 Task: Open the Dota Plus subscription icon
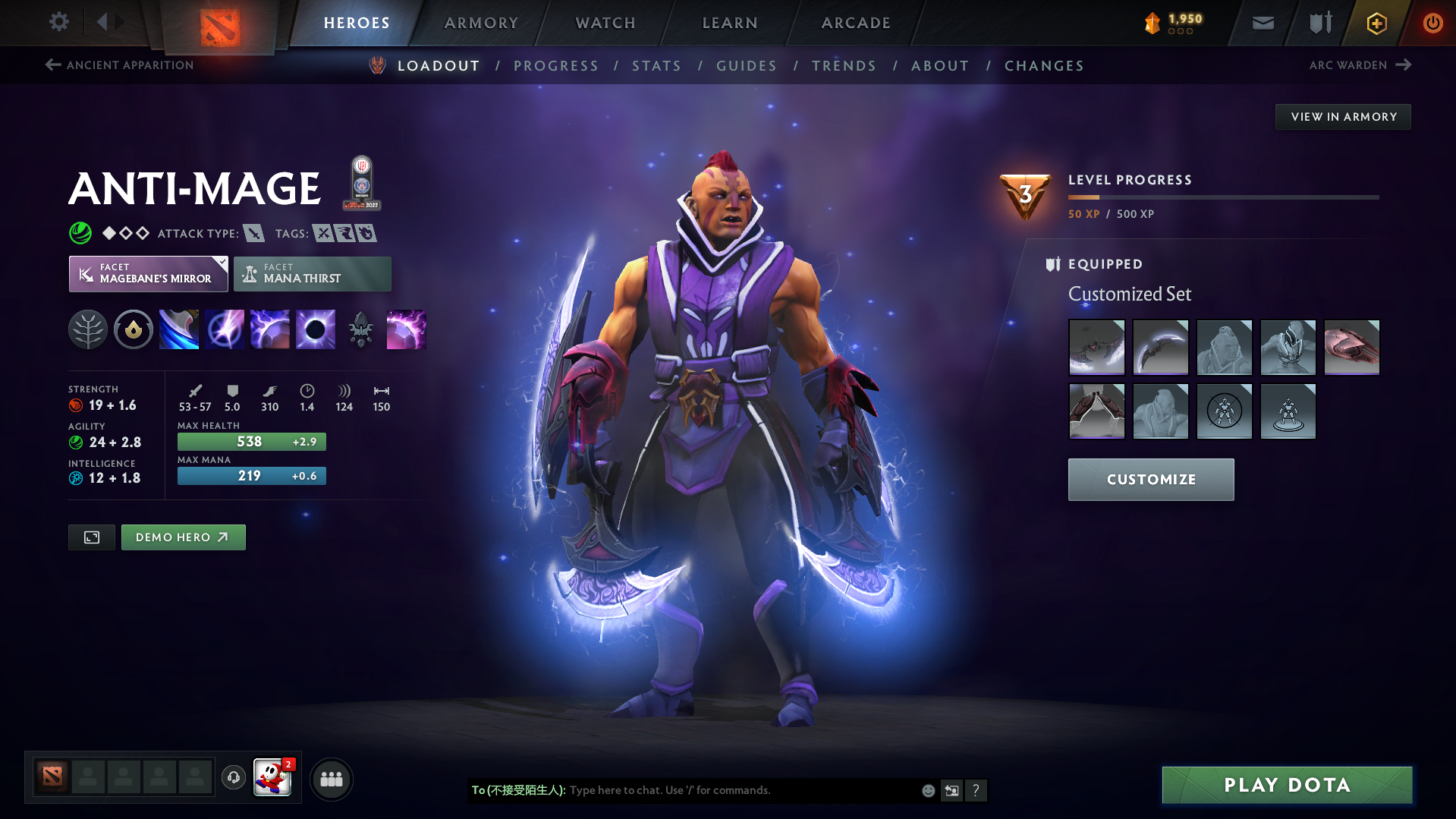1375,23
